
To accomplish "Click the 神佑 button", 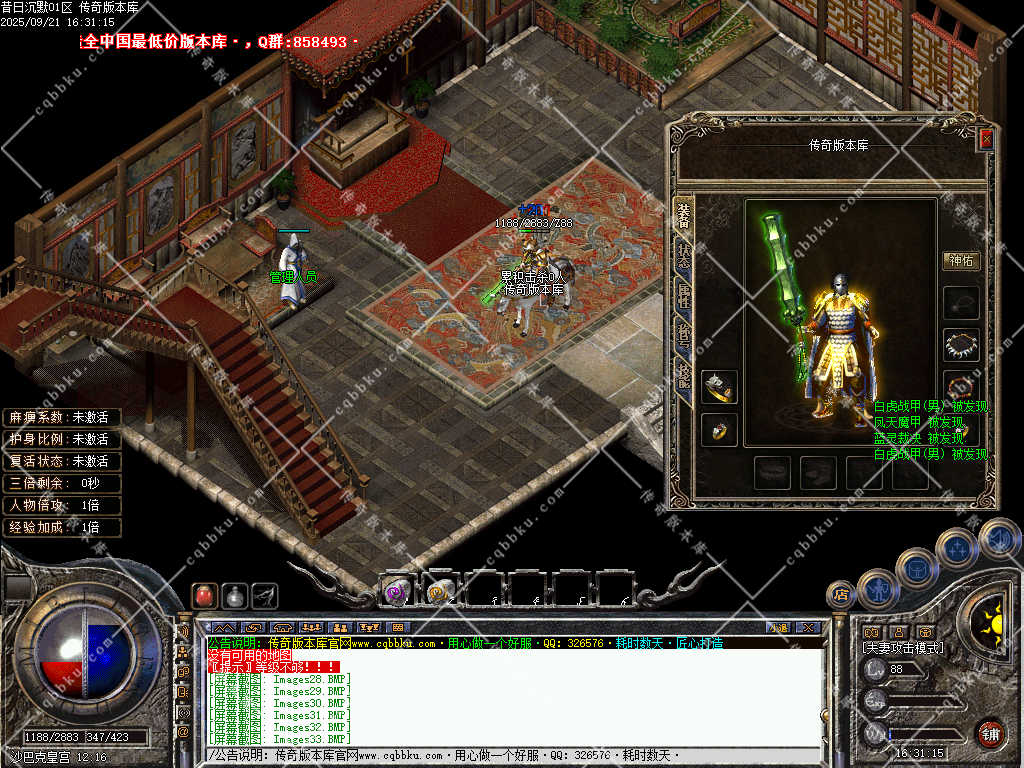I will point(961,261).
